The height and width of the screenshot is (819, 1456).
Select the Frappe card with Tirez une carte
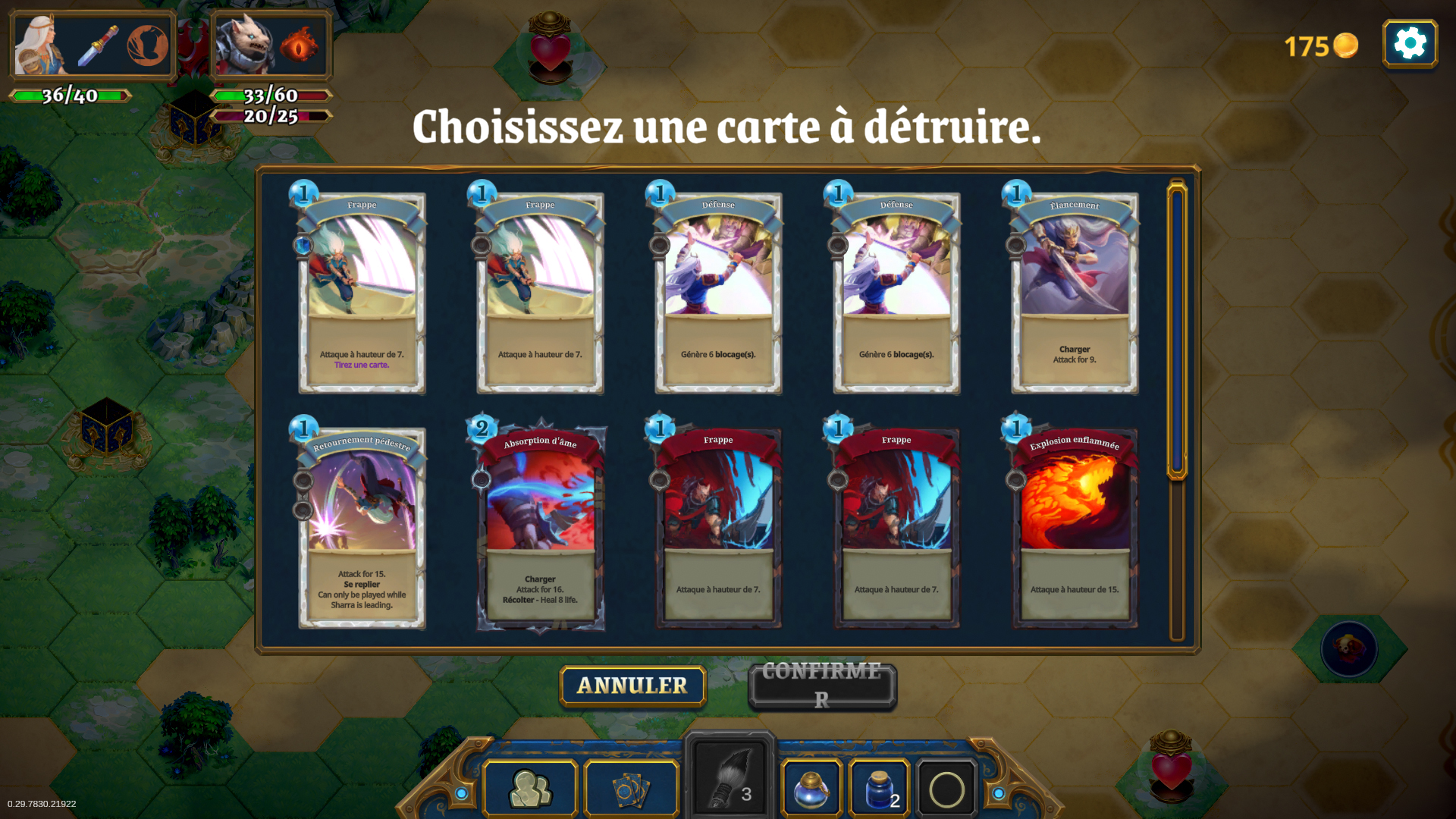[x=362, y=292]
